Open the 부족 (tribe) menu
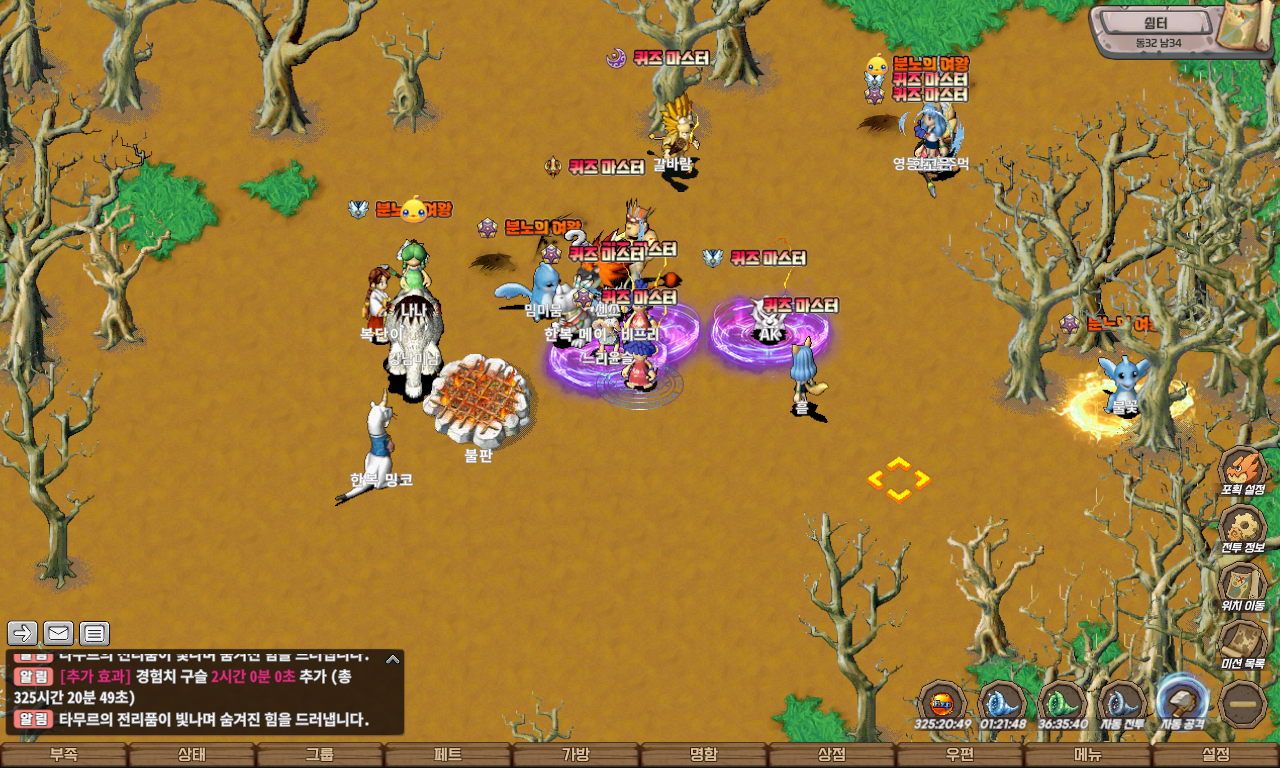Viewport: 1280px width, 768px height. [x=64, y=755]
